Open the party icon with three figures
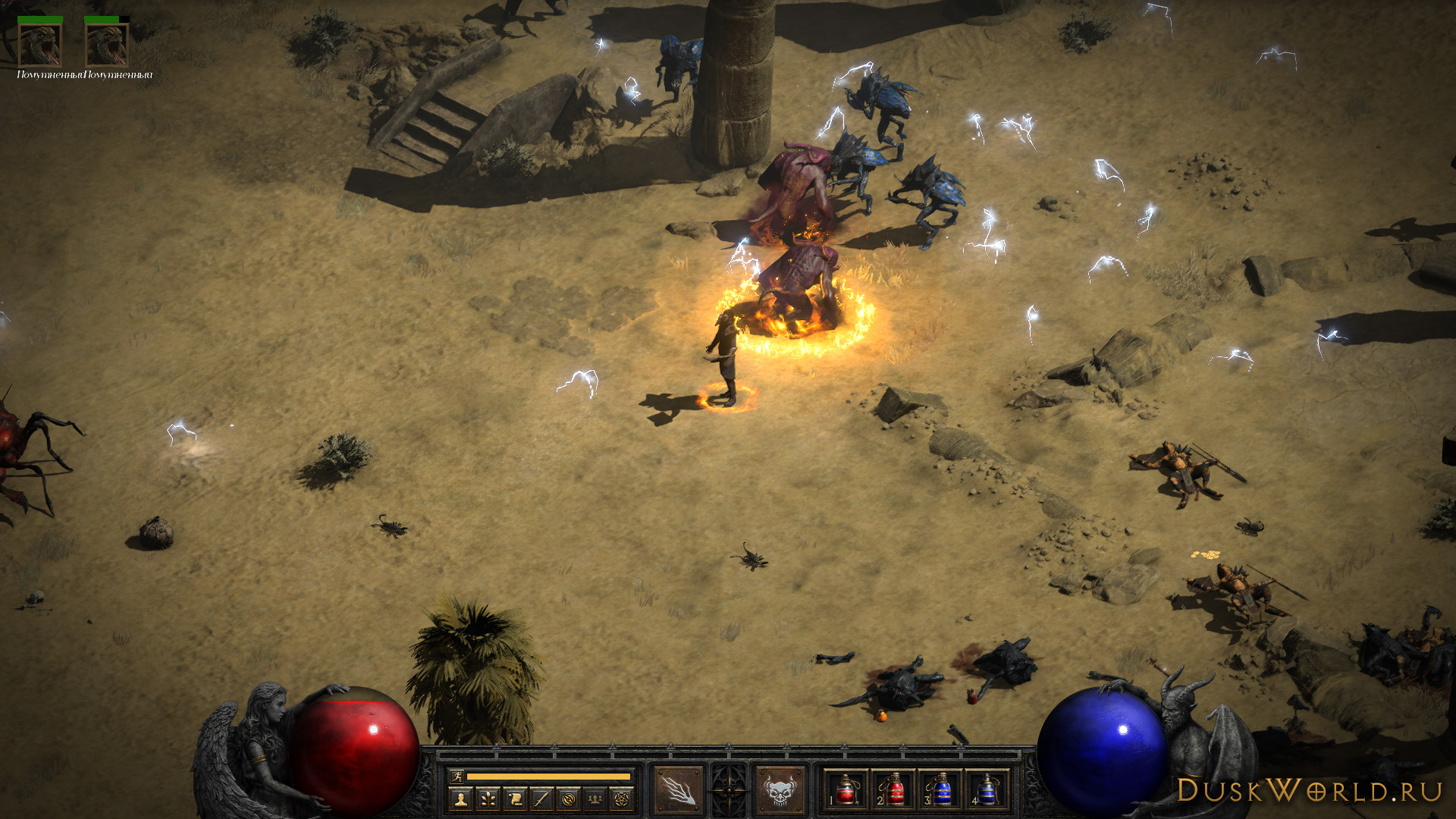The height and width of the screenshot is (819, 1456). 595,799
